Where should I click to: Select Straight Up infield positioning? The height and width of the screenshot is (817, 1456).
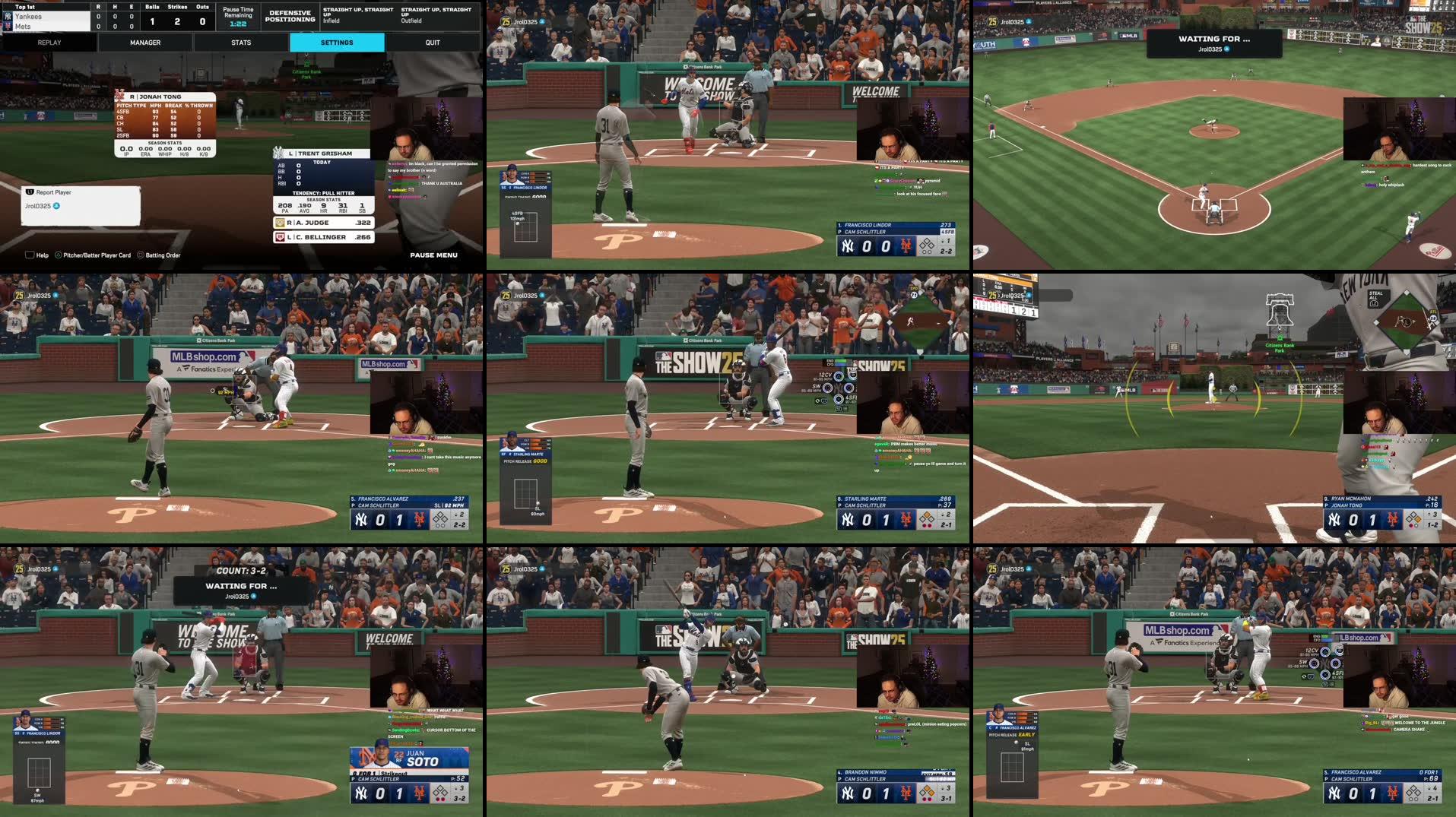point(357,13)
